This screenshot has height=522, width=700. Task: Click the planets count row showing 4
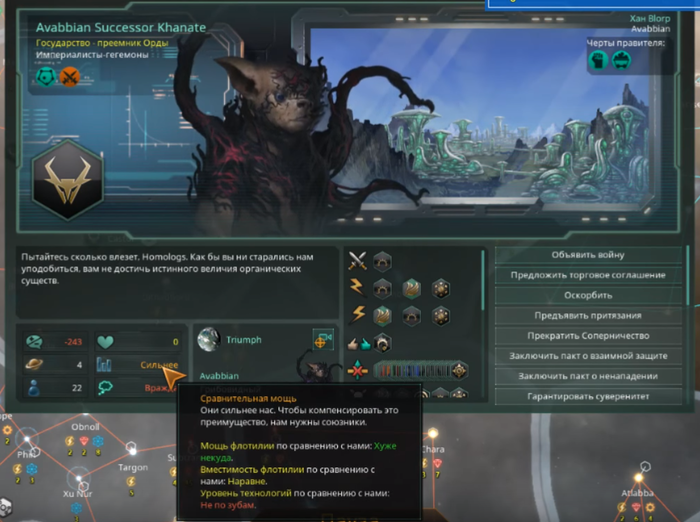tap(55, 365)
